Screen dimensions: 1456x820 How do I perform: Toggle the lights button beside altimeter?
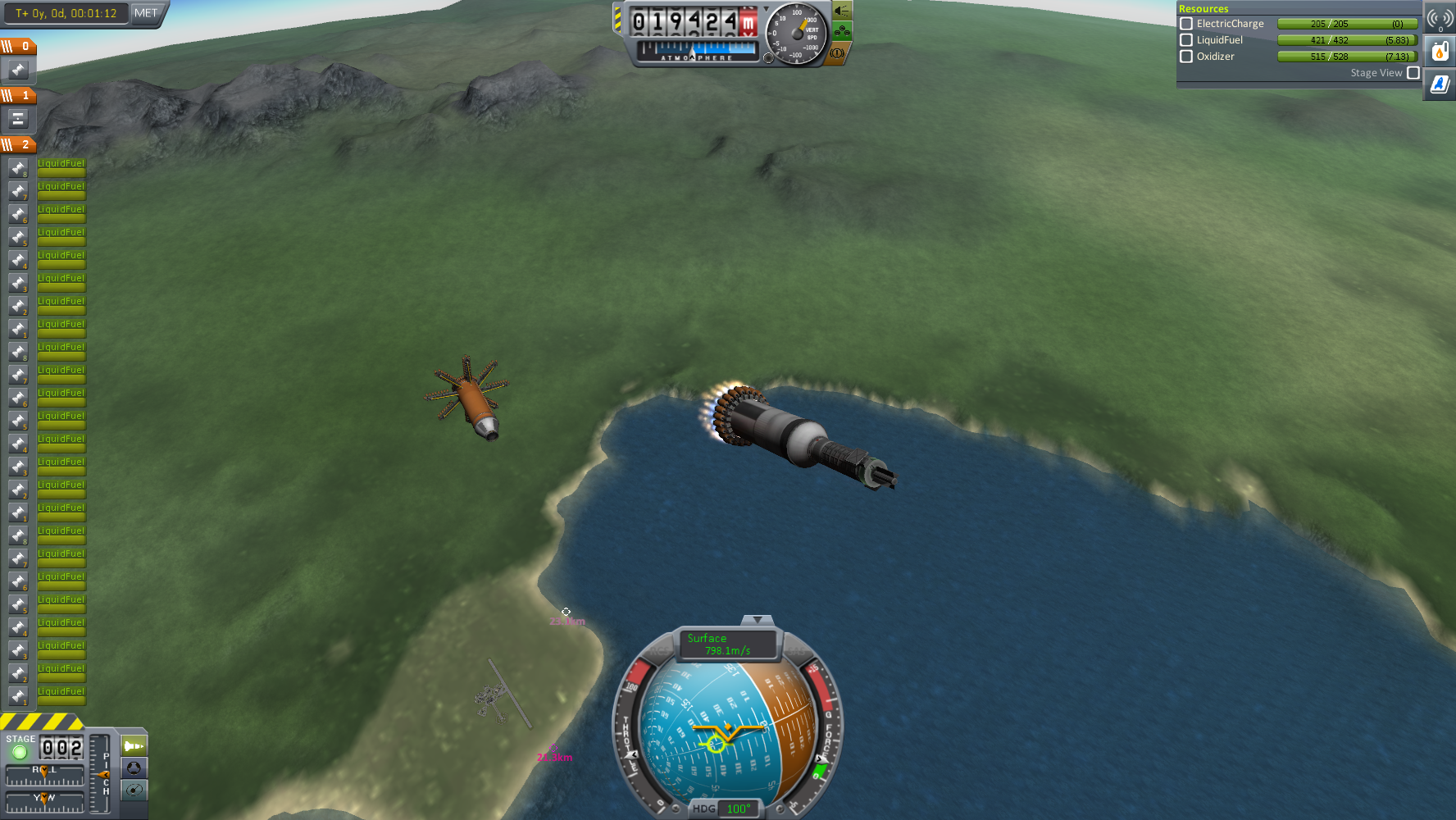[x=842, y=11]
